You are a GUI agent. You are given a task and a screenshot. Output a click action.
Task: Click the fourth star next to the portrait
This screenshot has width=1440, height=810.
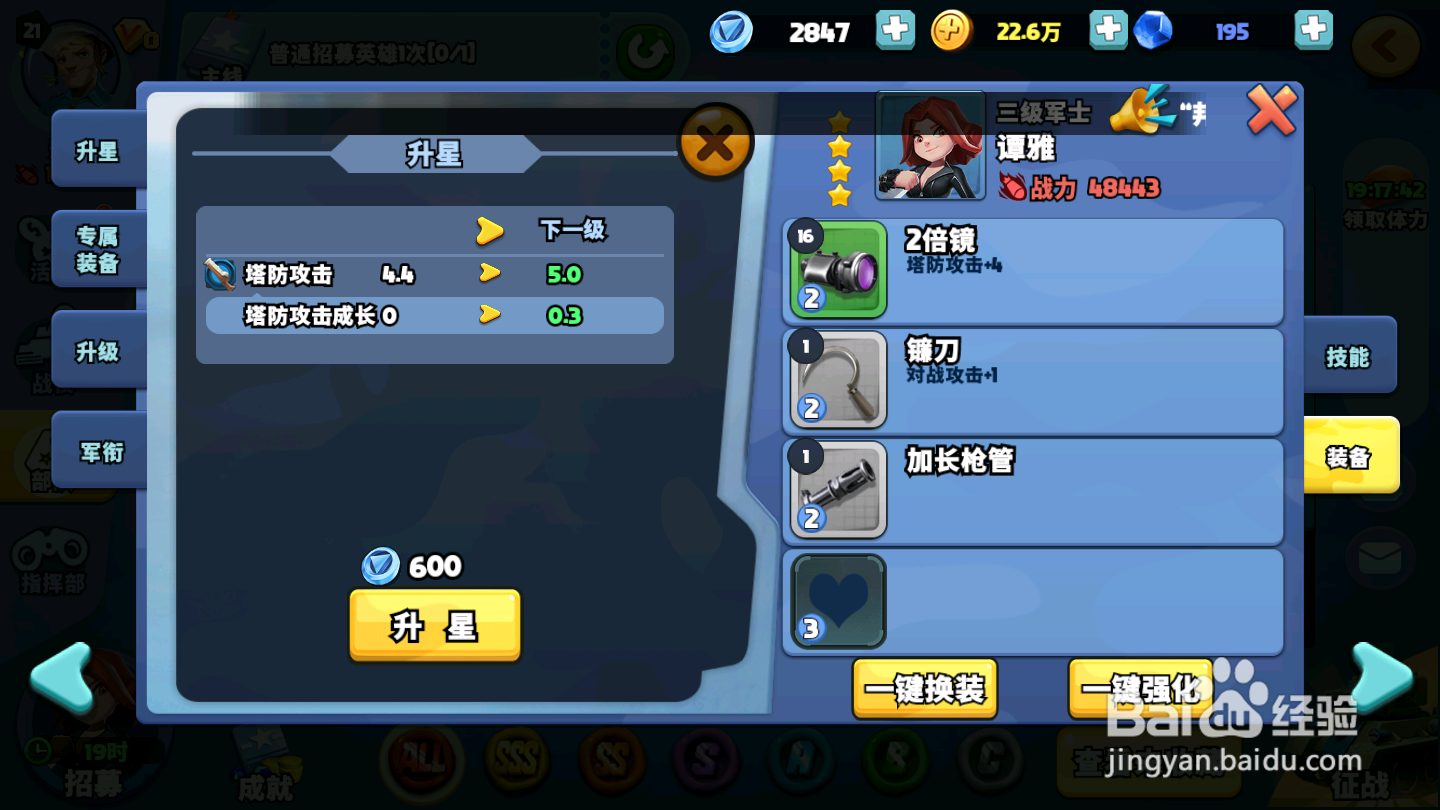click(x=840, y=196)
